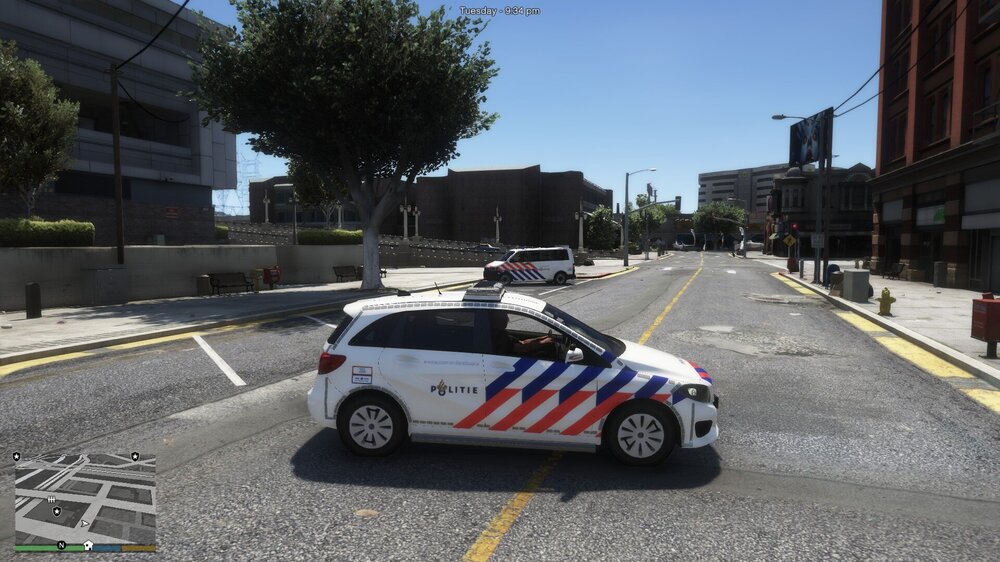Click the player arrow marker on the minimap

(85, 522)
